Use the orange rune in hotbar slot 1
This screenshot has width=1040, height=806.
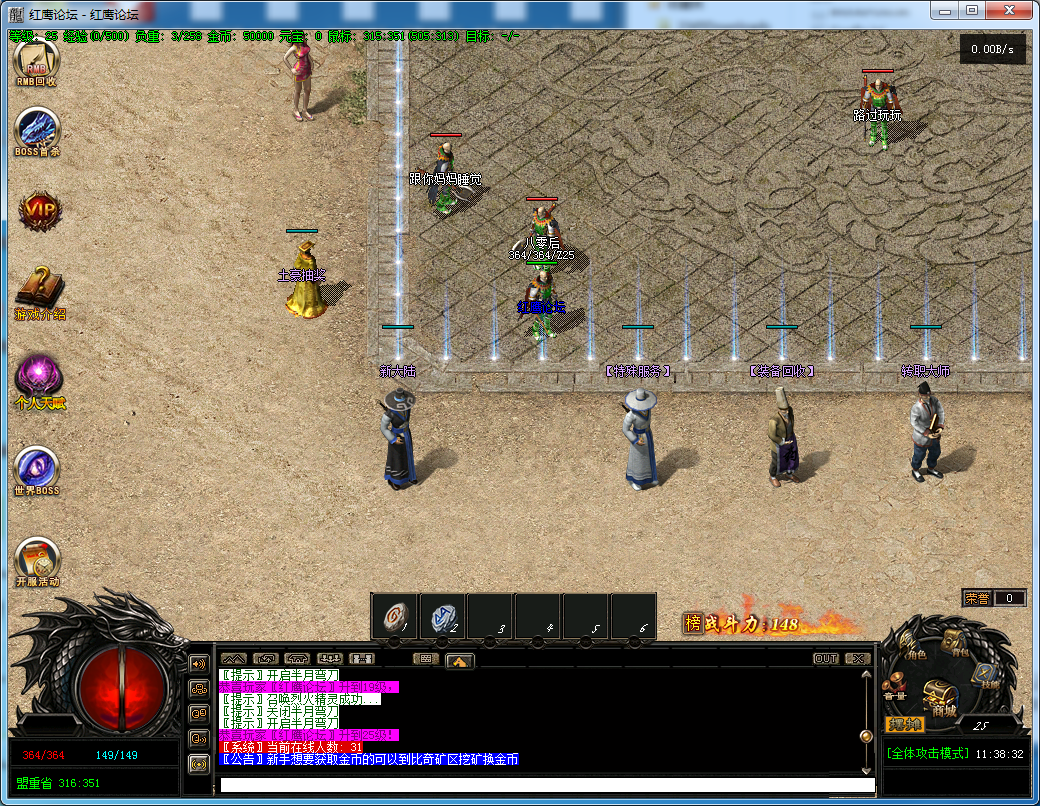[x=394, y=616]
